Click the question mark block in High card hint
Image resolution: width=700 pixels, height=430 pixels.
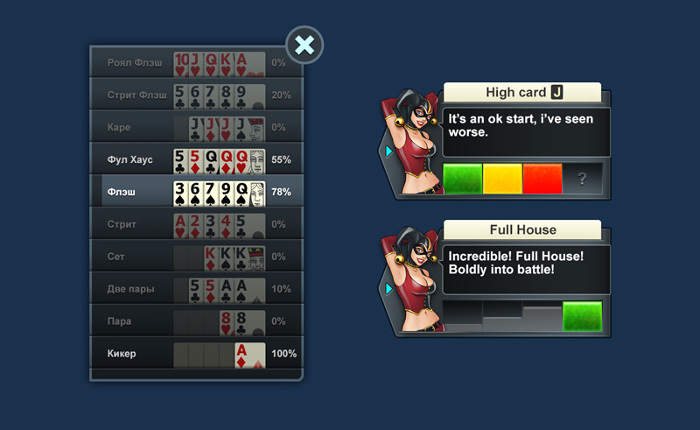582,179
